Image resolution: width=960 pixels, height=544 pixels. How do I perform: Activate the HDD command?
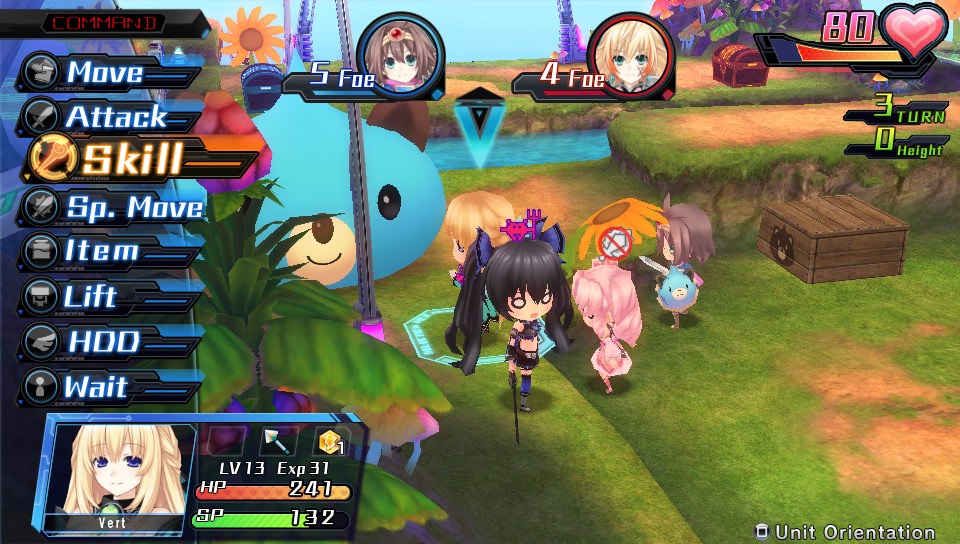[x=102, y=341]
